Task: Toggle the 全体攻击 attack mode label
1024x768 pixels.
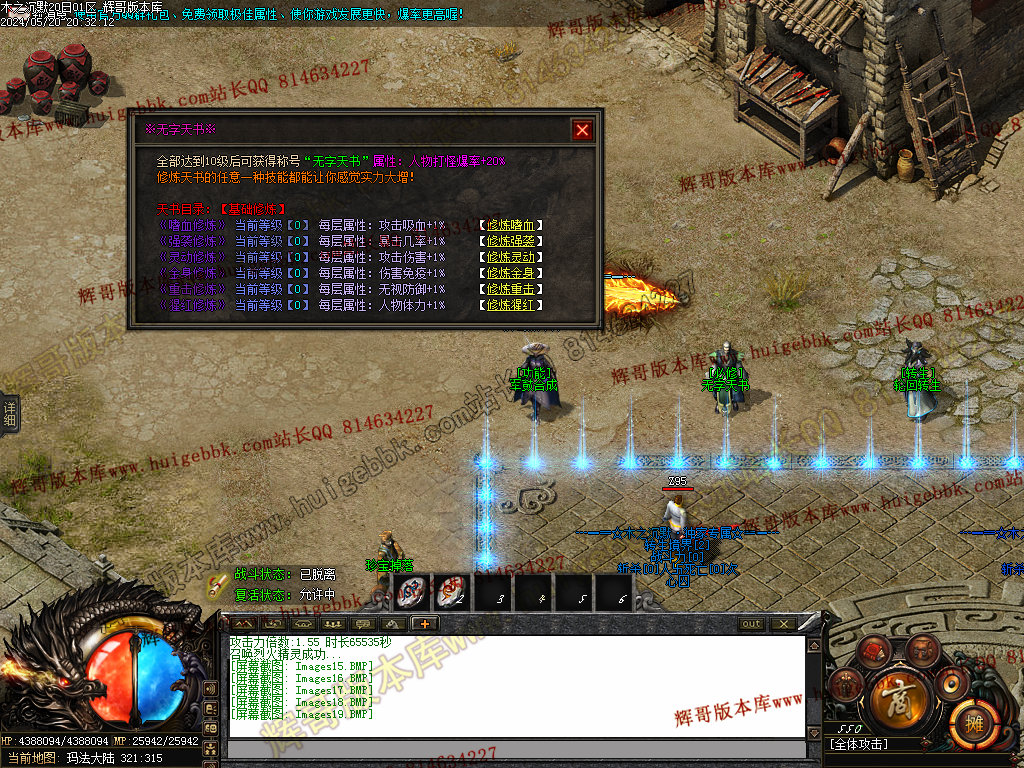Action: pyautogui.click(x=860, y=744)
